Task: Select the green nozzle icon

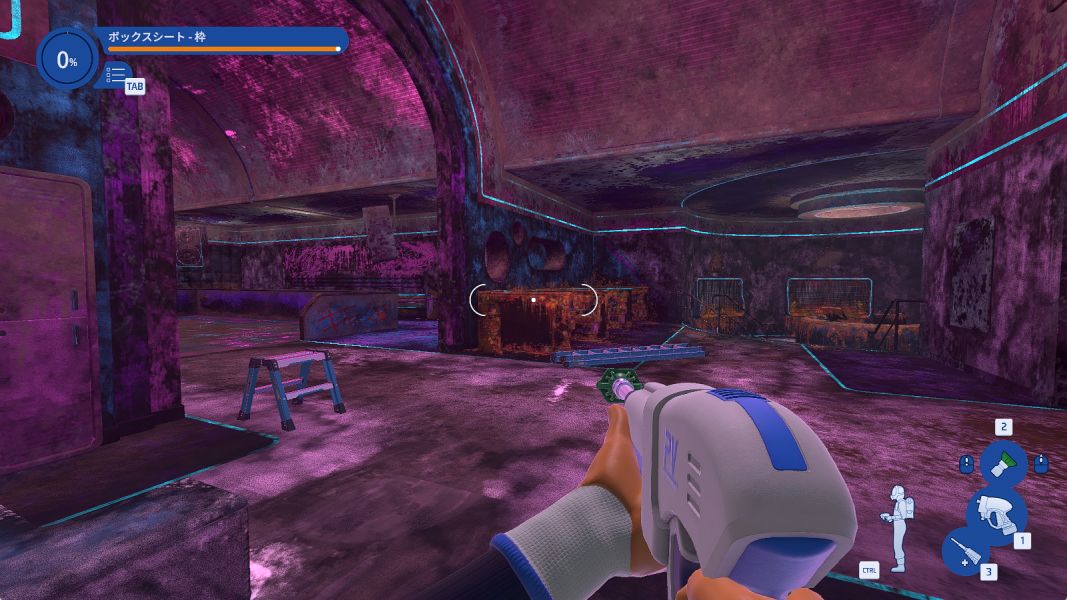Action: (1003, 463)
